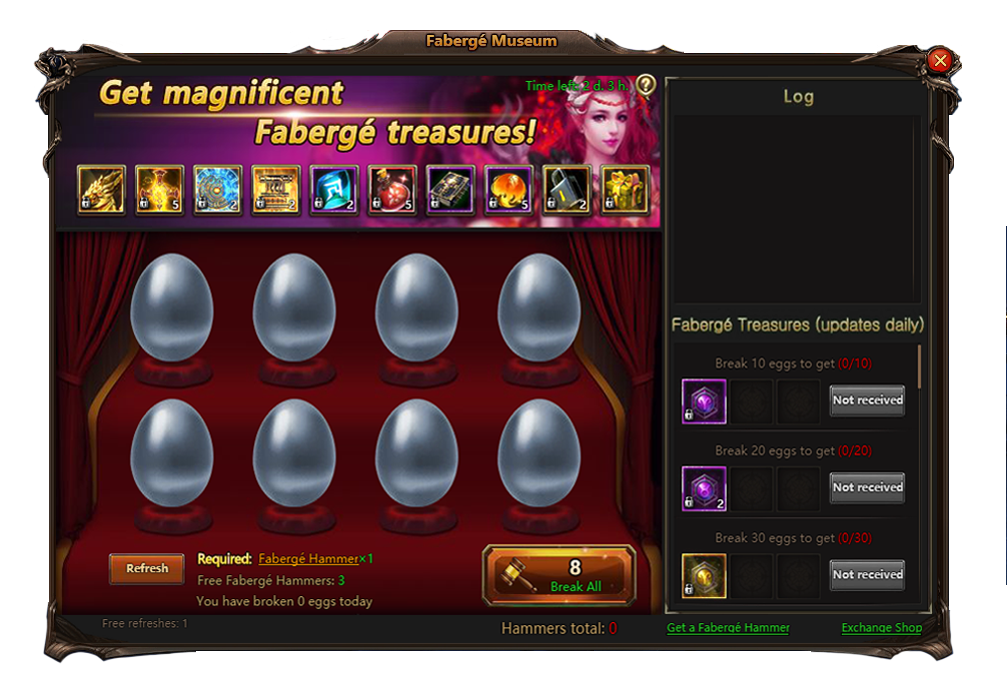The height and width of the screenshot is (680, 1007).
Task: Inspect the dark spellbook reward
Action: (x=451, y=189)
